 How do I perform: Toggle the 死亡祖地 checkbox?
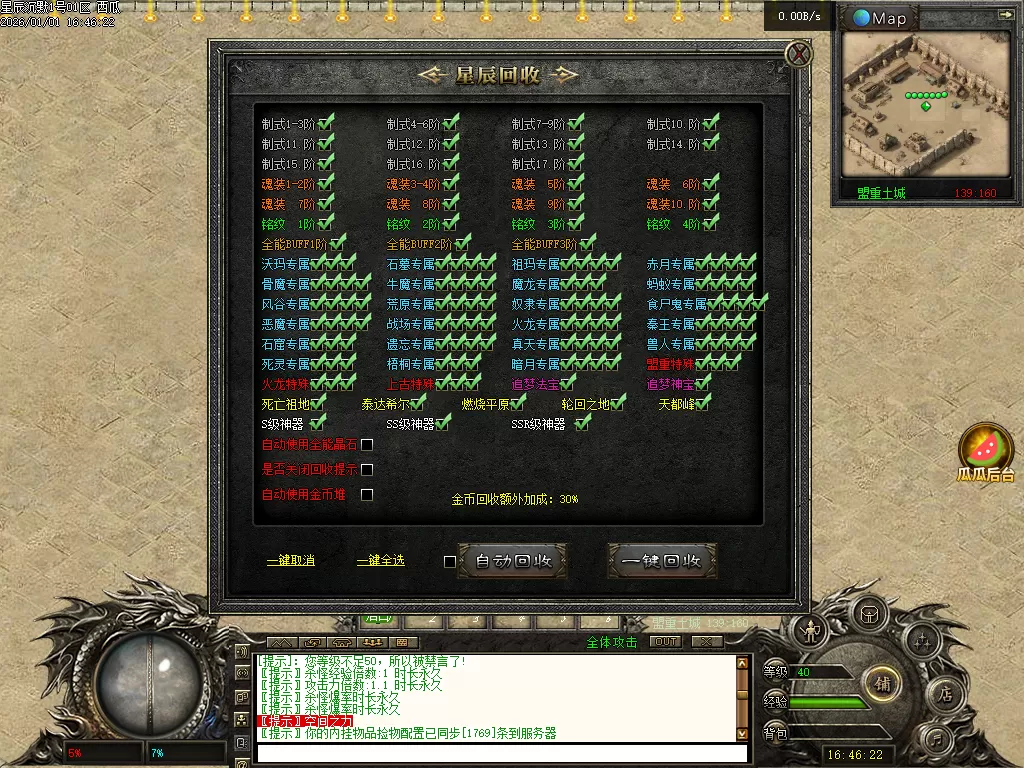click(x=319, y=403)
